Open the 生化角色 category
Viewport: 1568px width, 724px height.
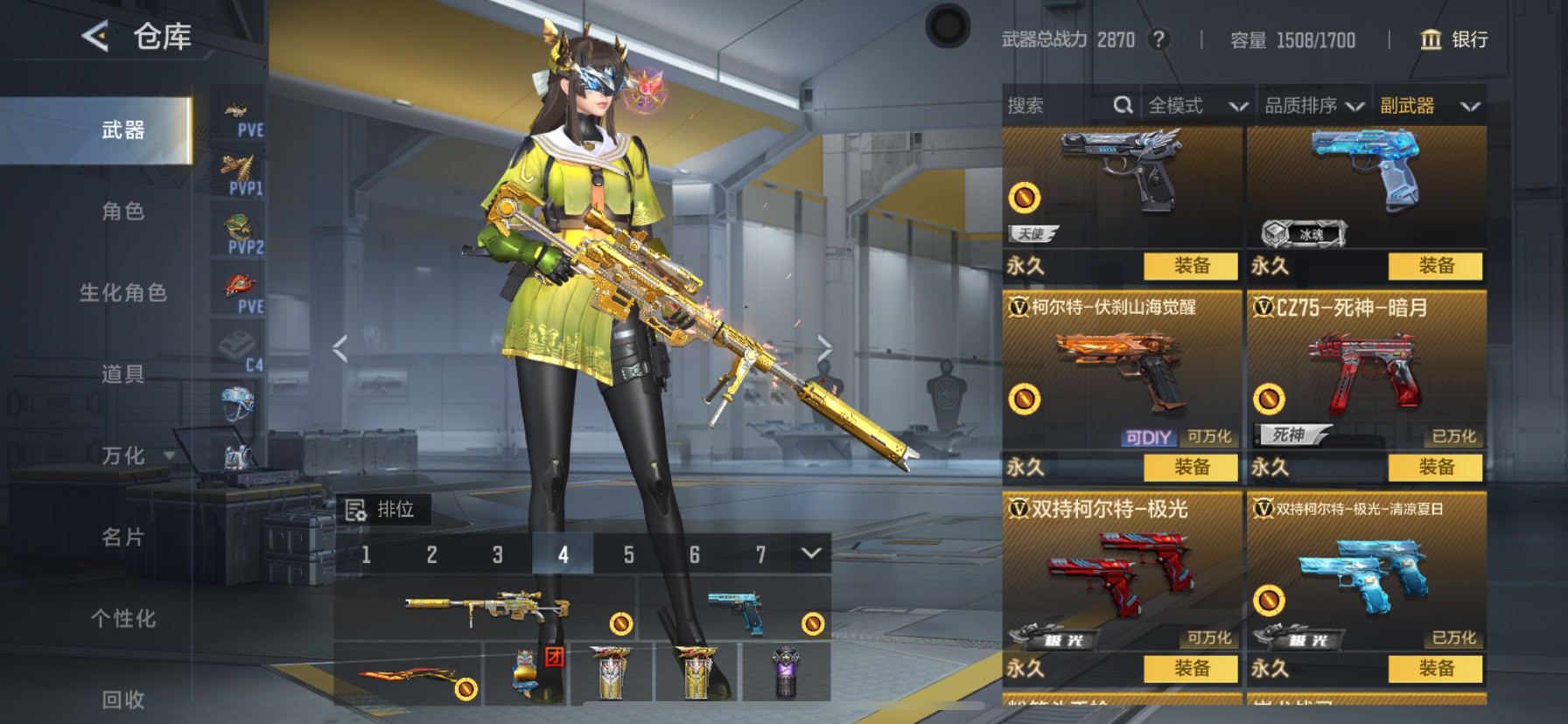click(x=122, y=293)
